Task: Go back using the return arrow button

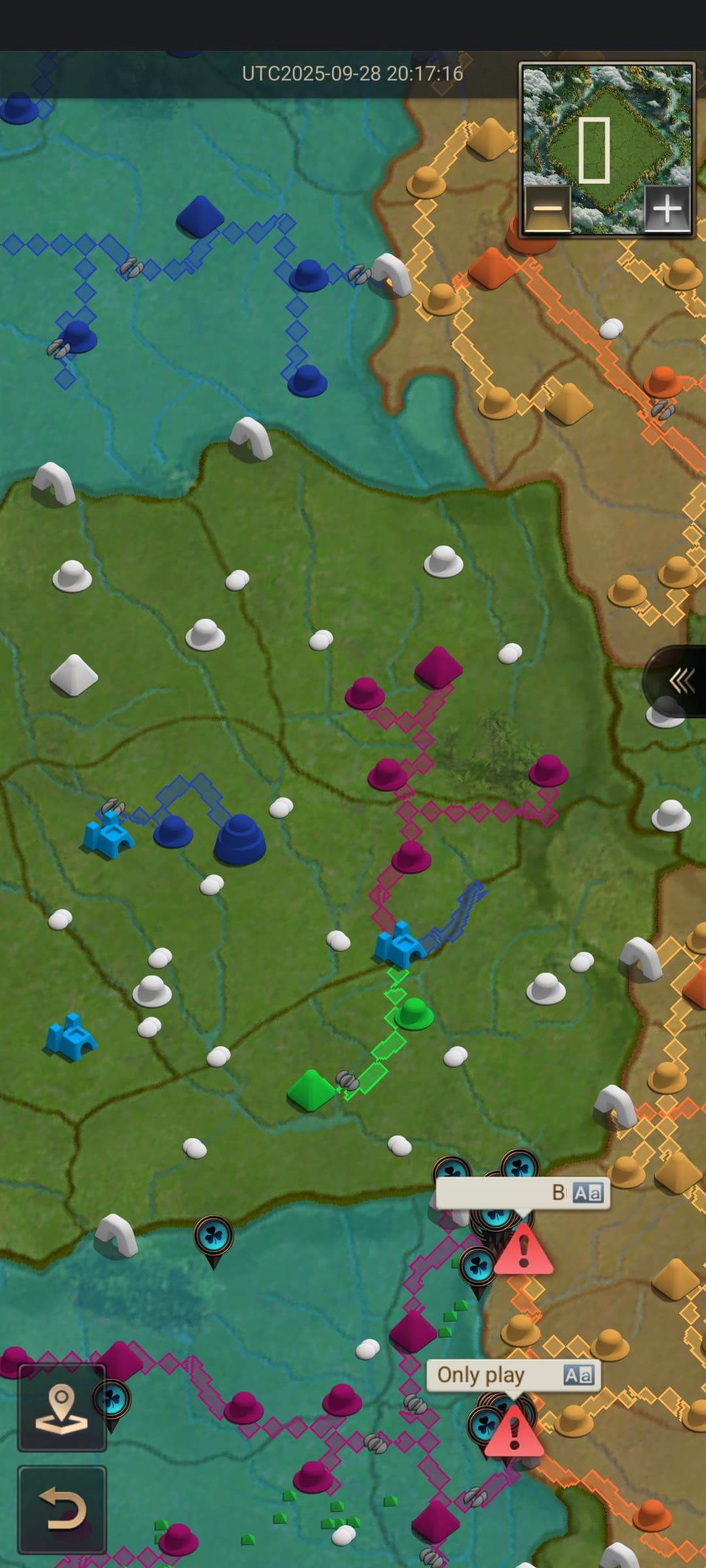Action: click(61, 1509)
